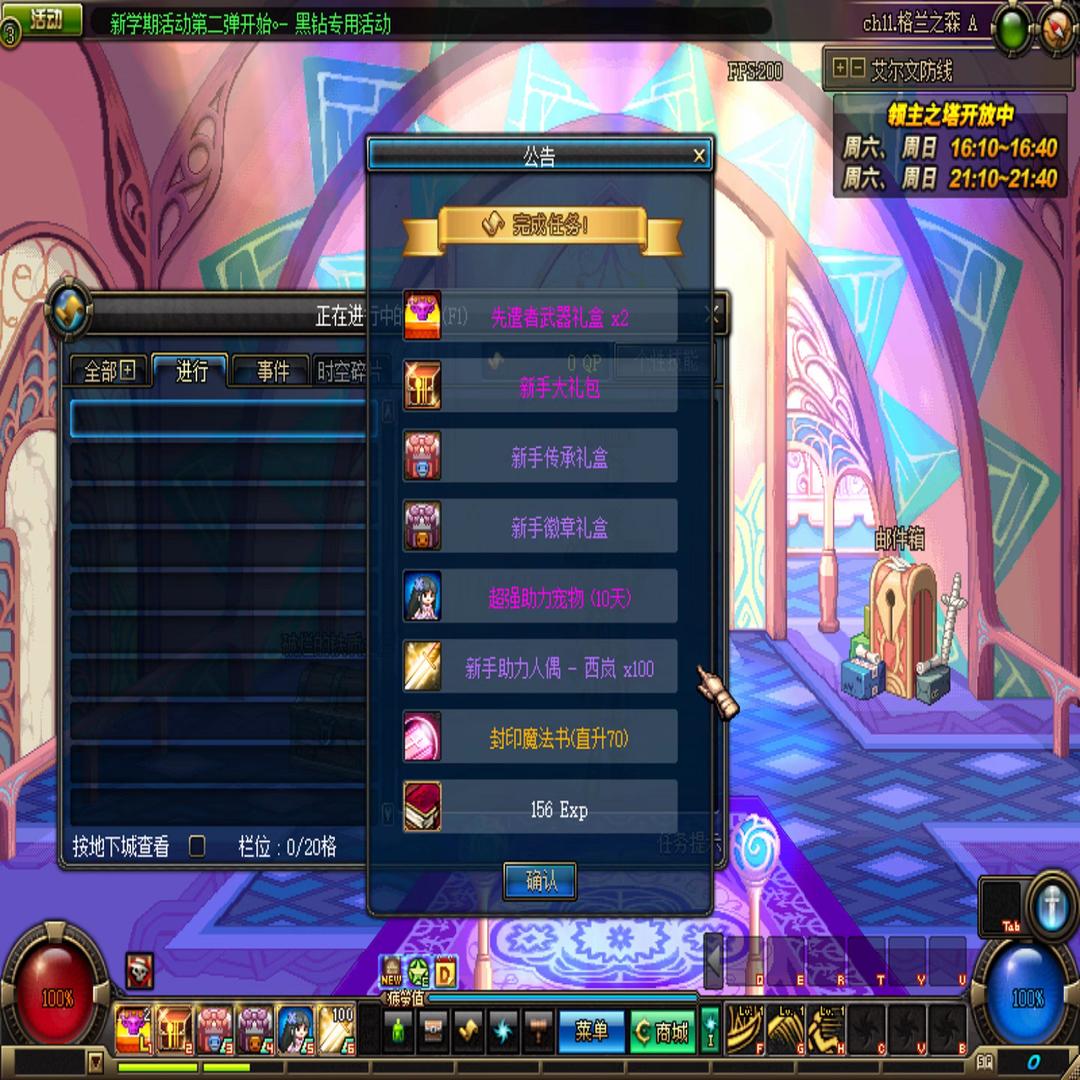Open the NEW notification icon
Viewport: 1080px width, 1080px height.
392,970
